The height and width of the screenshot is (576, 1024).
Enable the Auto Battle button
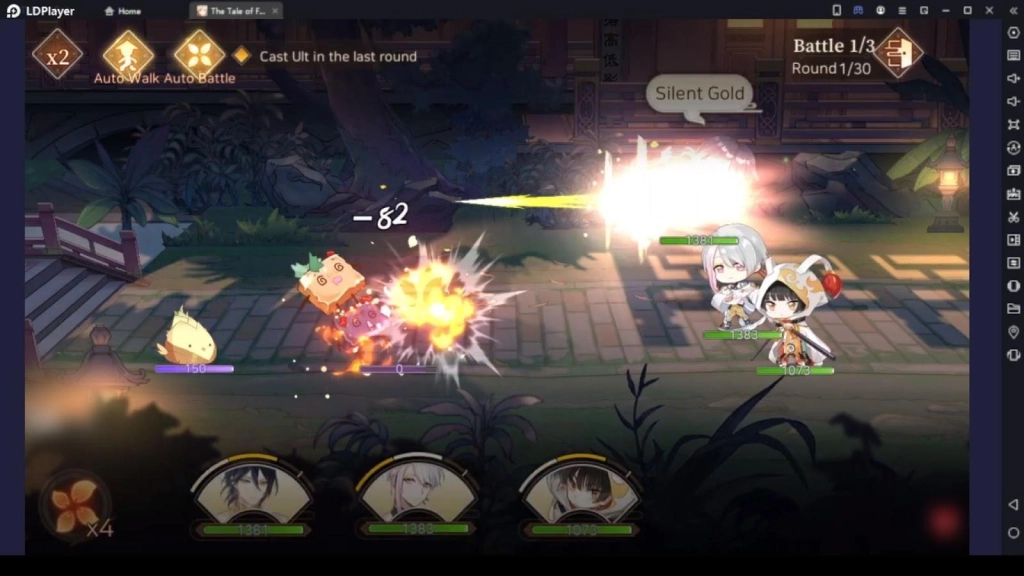pyautogui.click(x=199, y=55)
